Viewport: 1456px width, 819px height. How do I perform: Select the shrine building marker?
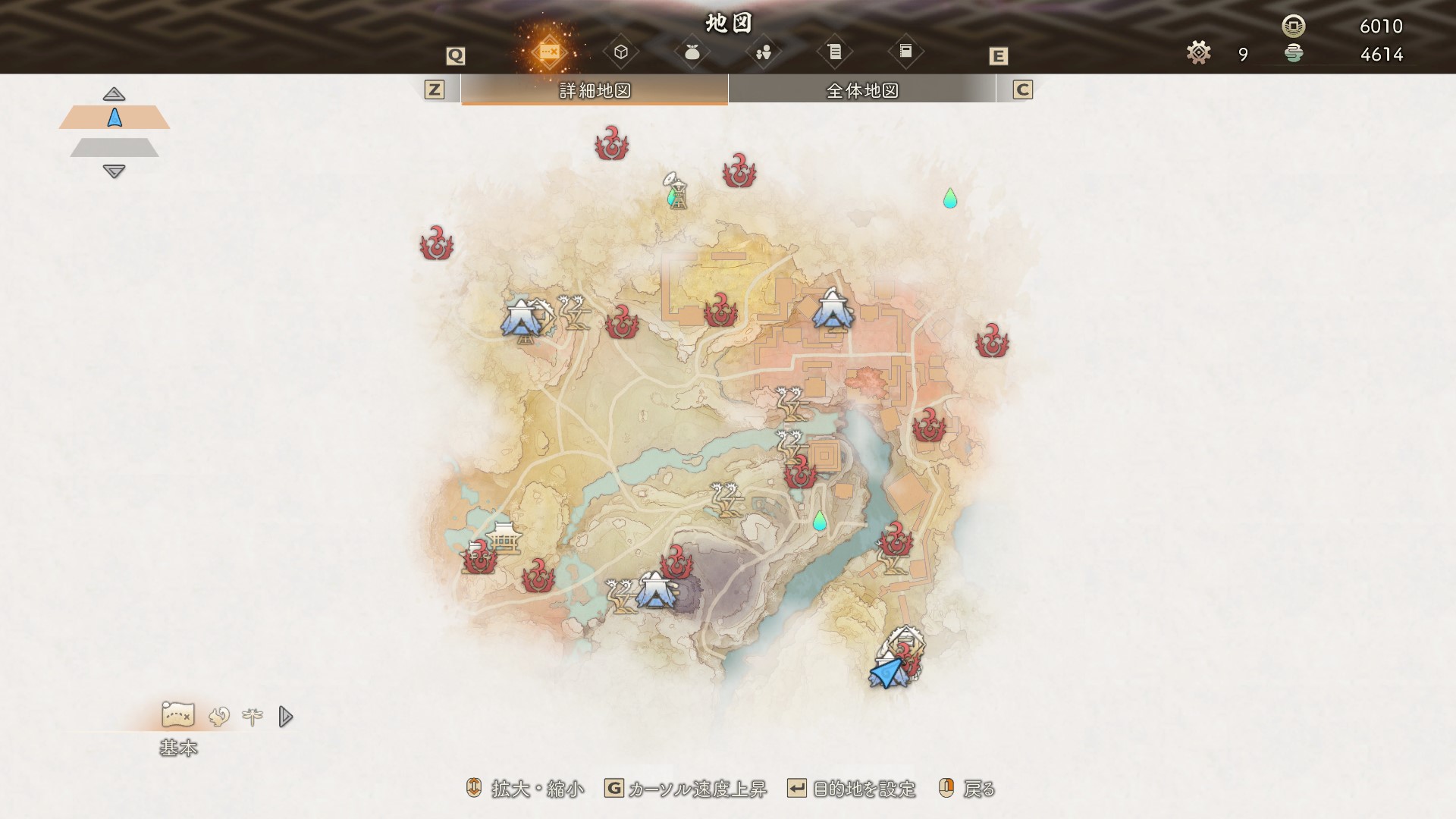pos(504,537)
